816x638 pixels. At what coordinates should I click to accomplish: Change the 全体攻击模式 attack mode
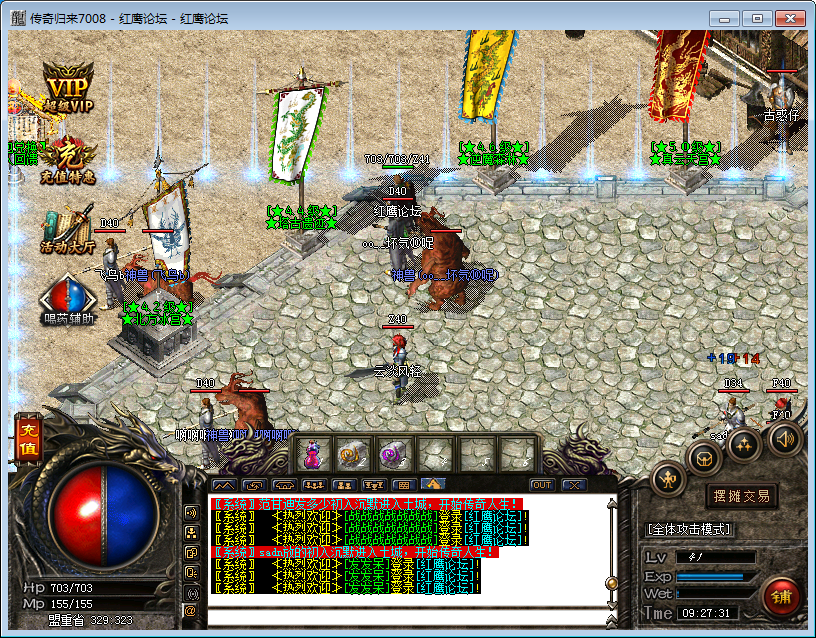click(690, 528)
